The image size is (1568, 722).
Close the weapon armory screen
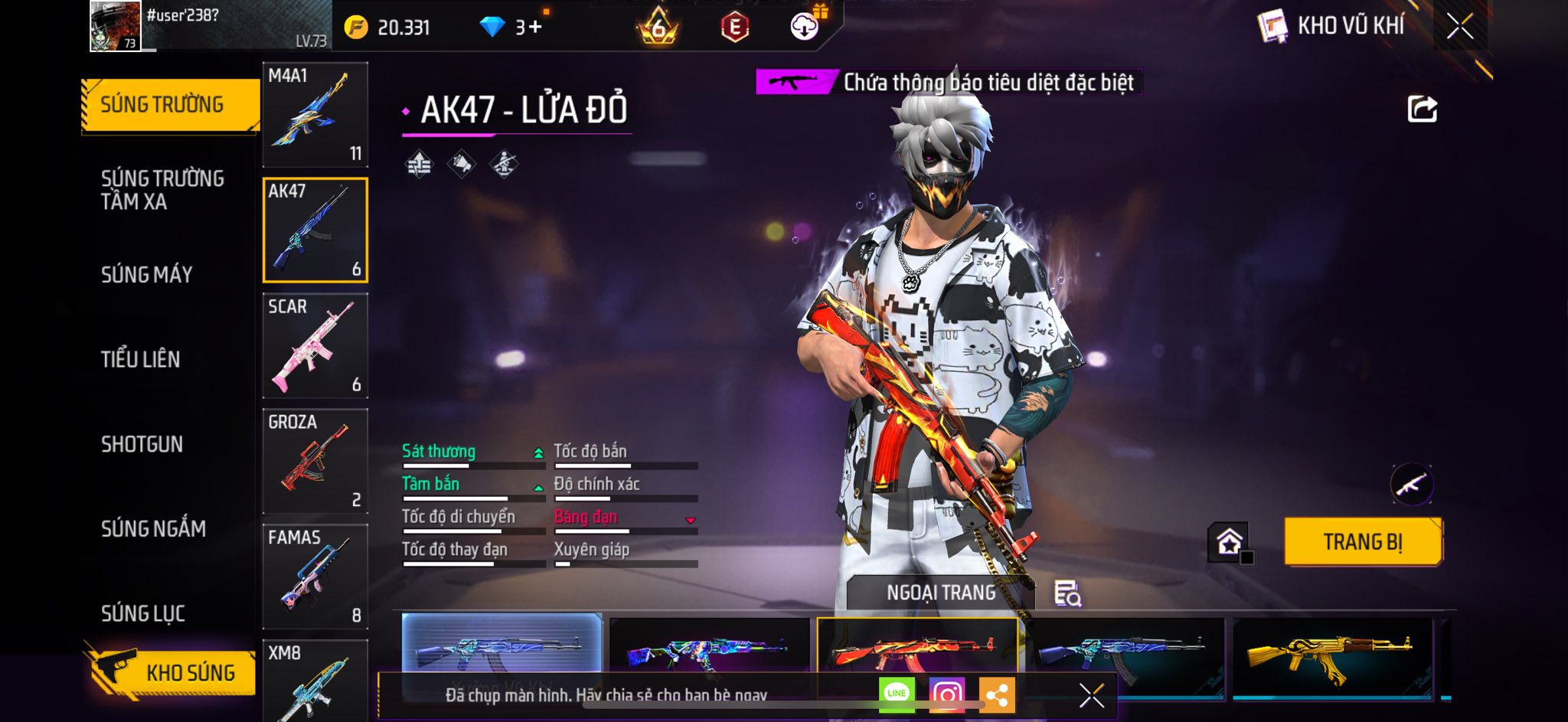1459,27
